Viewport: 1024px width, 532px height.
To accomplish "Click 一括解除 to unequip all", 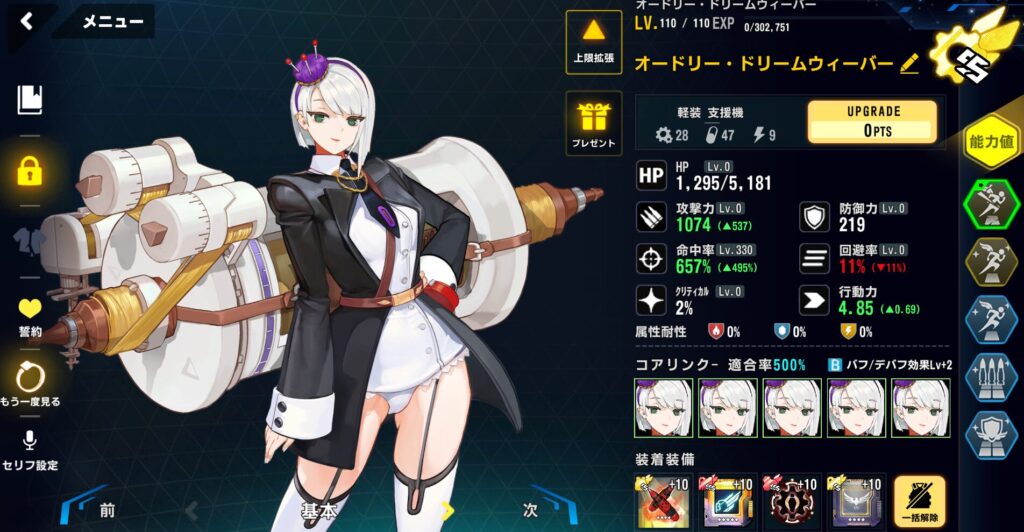I will pos(919,501).
